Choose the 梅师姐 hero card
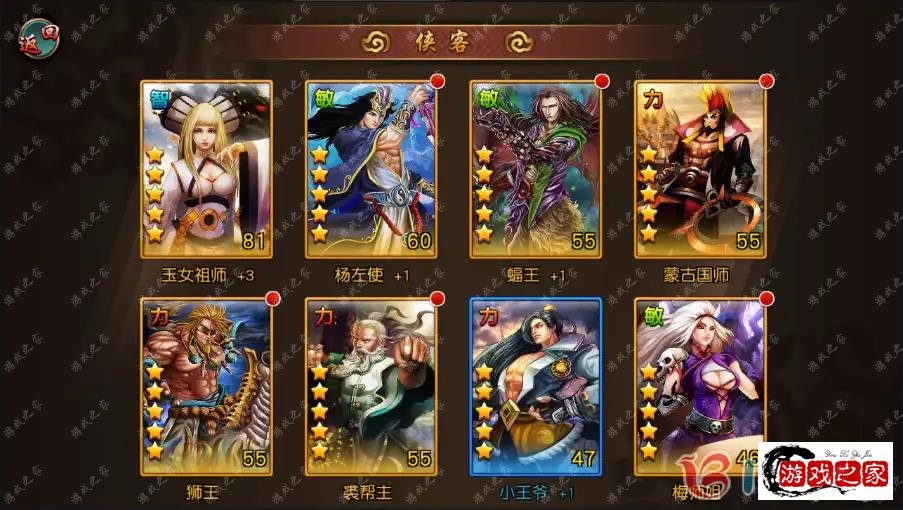903x510 pixels. coord(700,380)
